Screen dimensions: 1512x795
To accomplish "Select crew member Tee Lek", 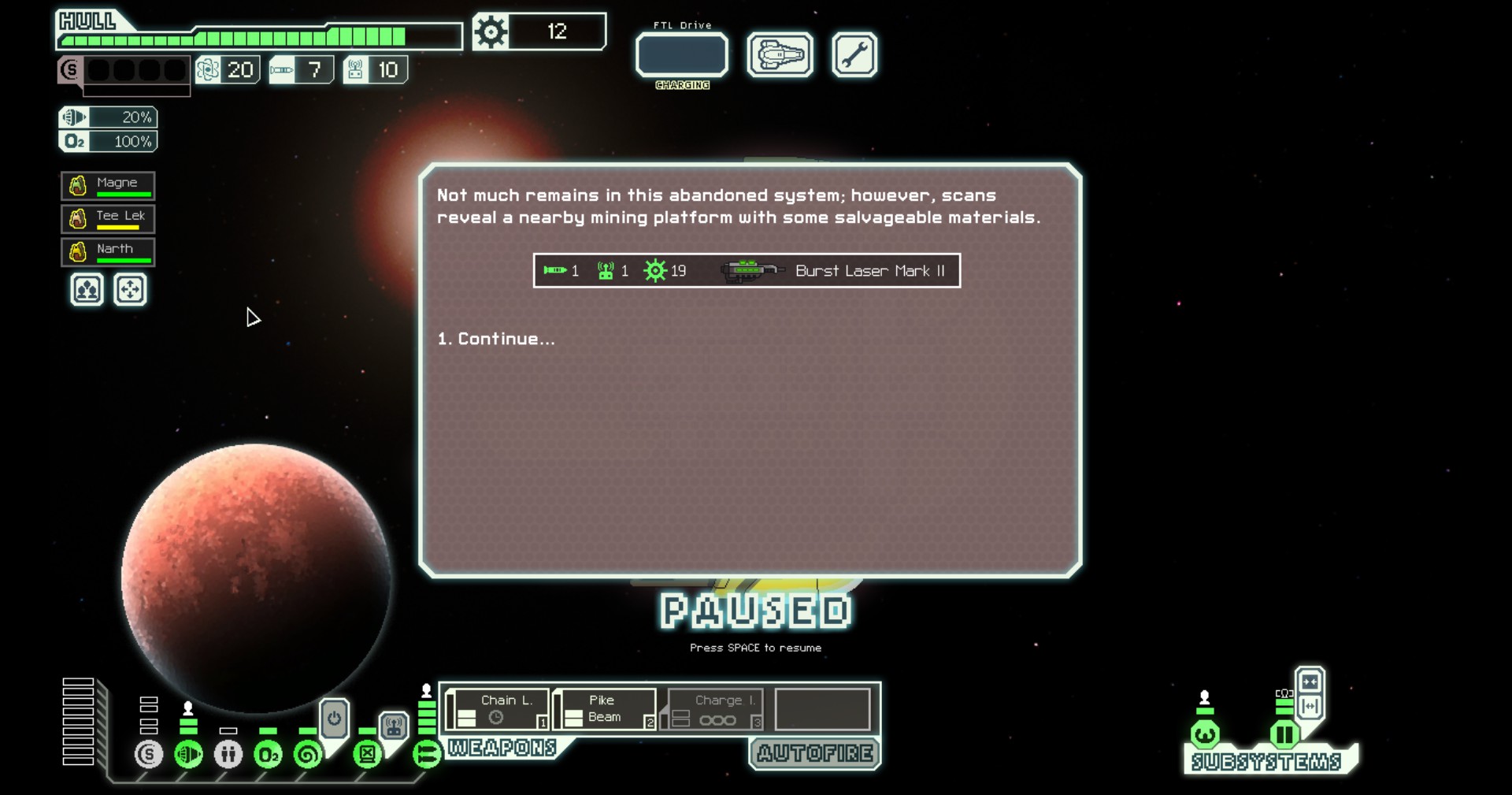I will 108,218.
